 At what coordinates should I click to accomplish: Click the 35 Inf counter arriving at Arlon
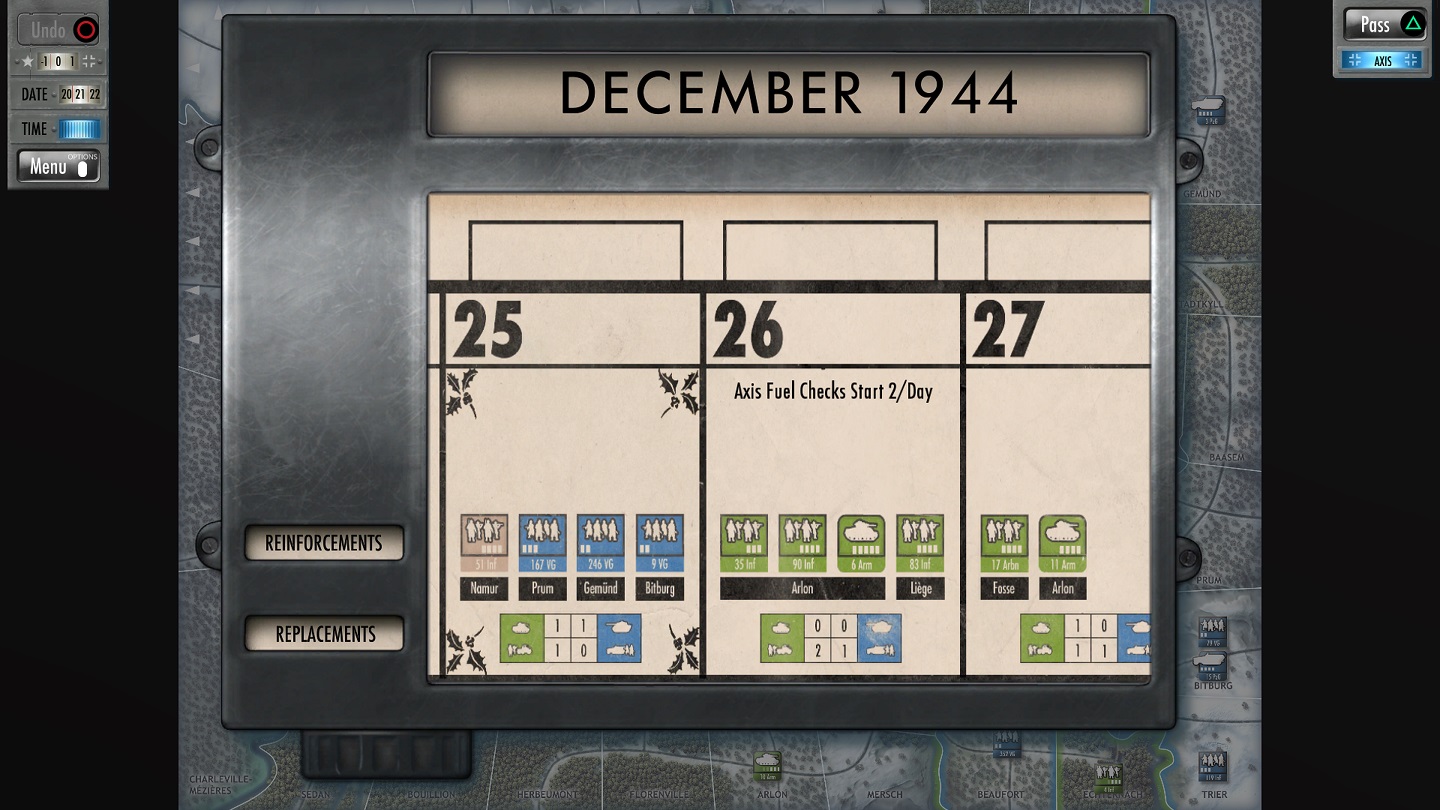[745, 540]
